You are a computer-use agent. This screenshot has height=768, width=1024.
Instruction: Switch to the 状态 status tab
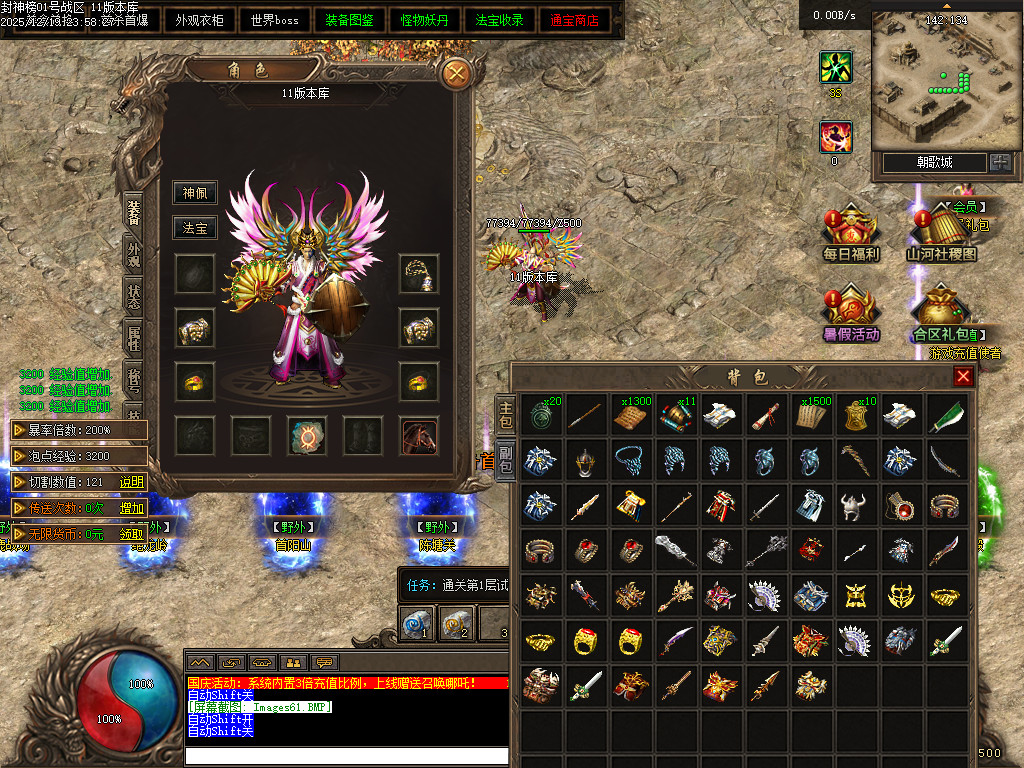coord(134,297)
